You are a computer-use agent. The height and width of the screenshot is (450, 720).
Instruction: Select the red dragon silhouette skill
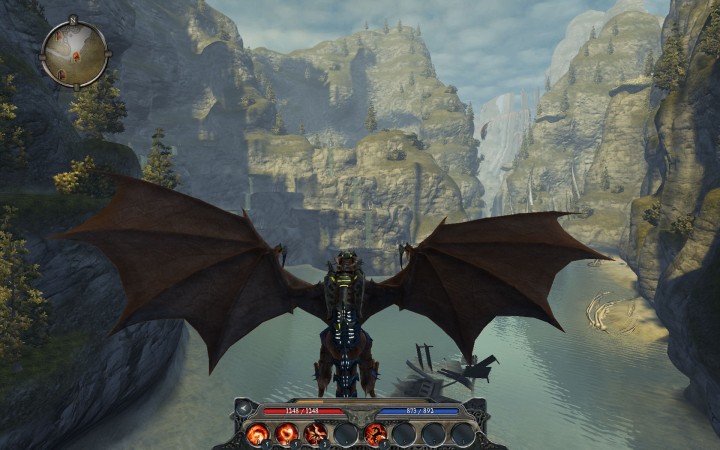[x=376, y=433]
